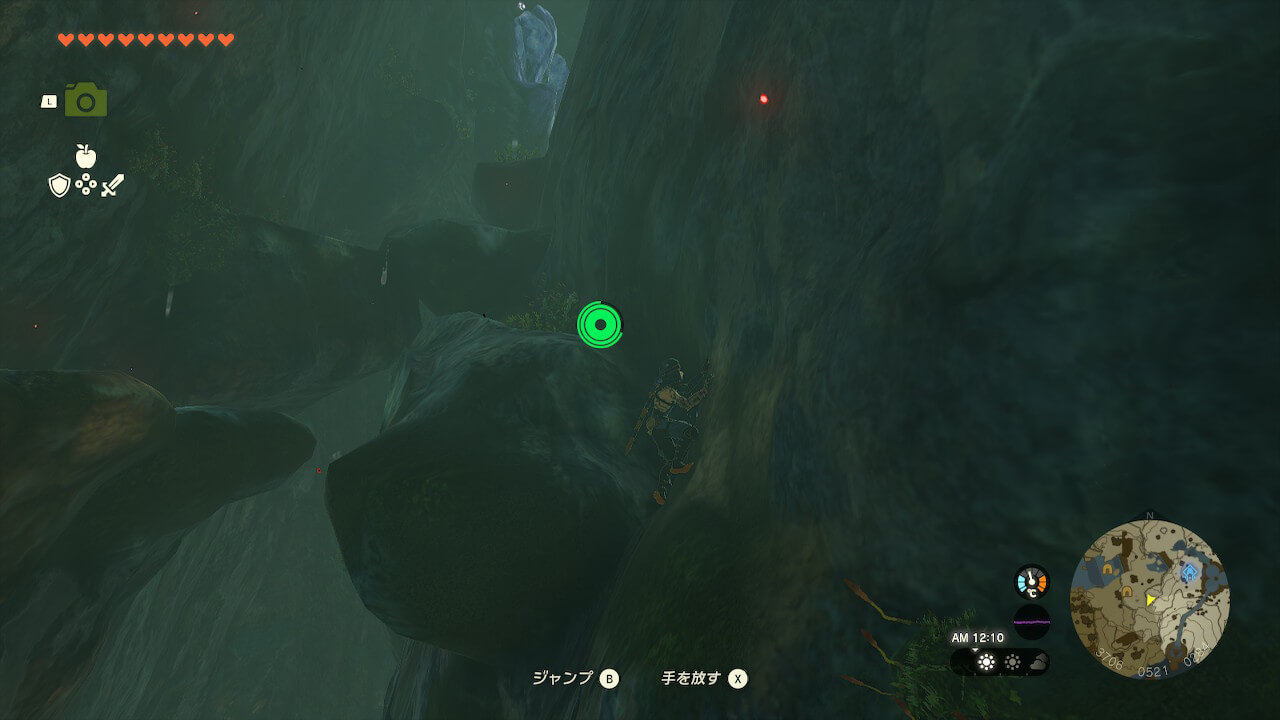The image size is (1280, 720).
Task: Click the yellow player arrow on minimap
Action: 1151,599
